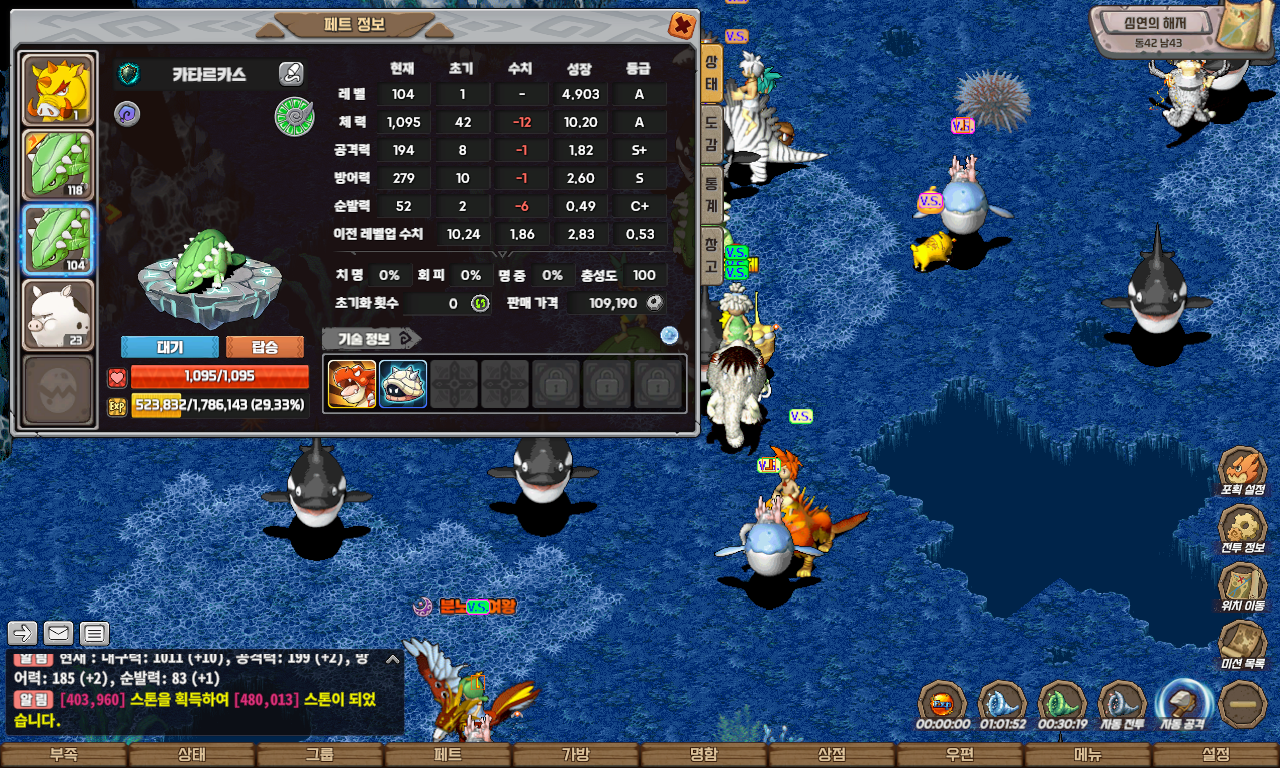Screen dimensions: 1280x768
Task: Set the pet to 대기 standby
Action: coord(169,347)
